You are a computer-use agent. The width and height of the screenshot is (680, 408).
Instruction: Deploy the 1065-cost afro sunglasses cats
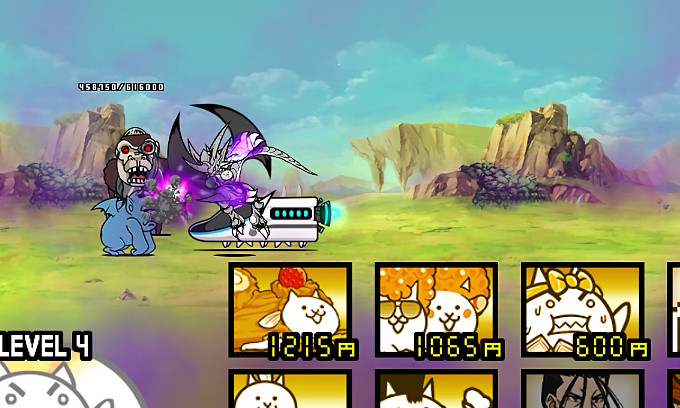(x=436, y=309)
